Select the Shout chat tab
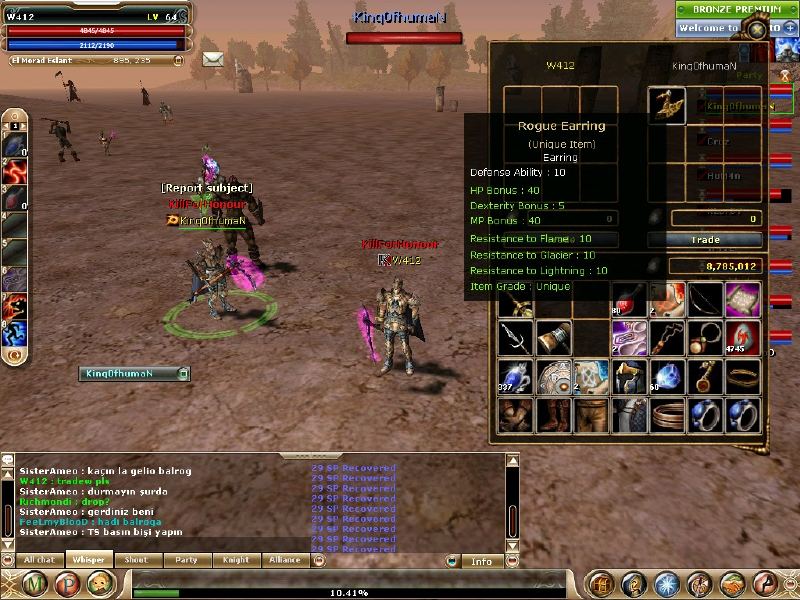This screenshot has width=800, height=600. 136,561
